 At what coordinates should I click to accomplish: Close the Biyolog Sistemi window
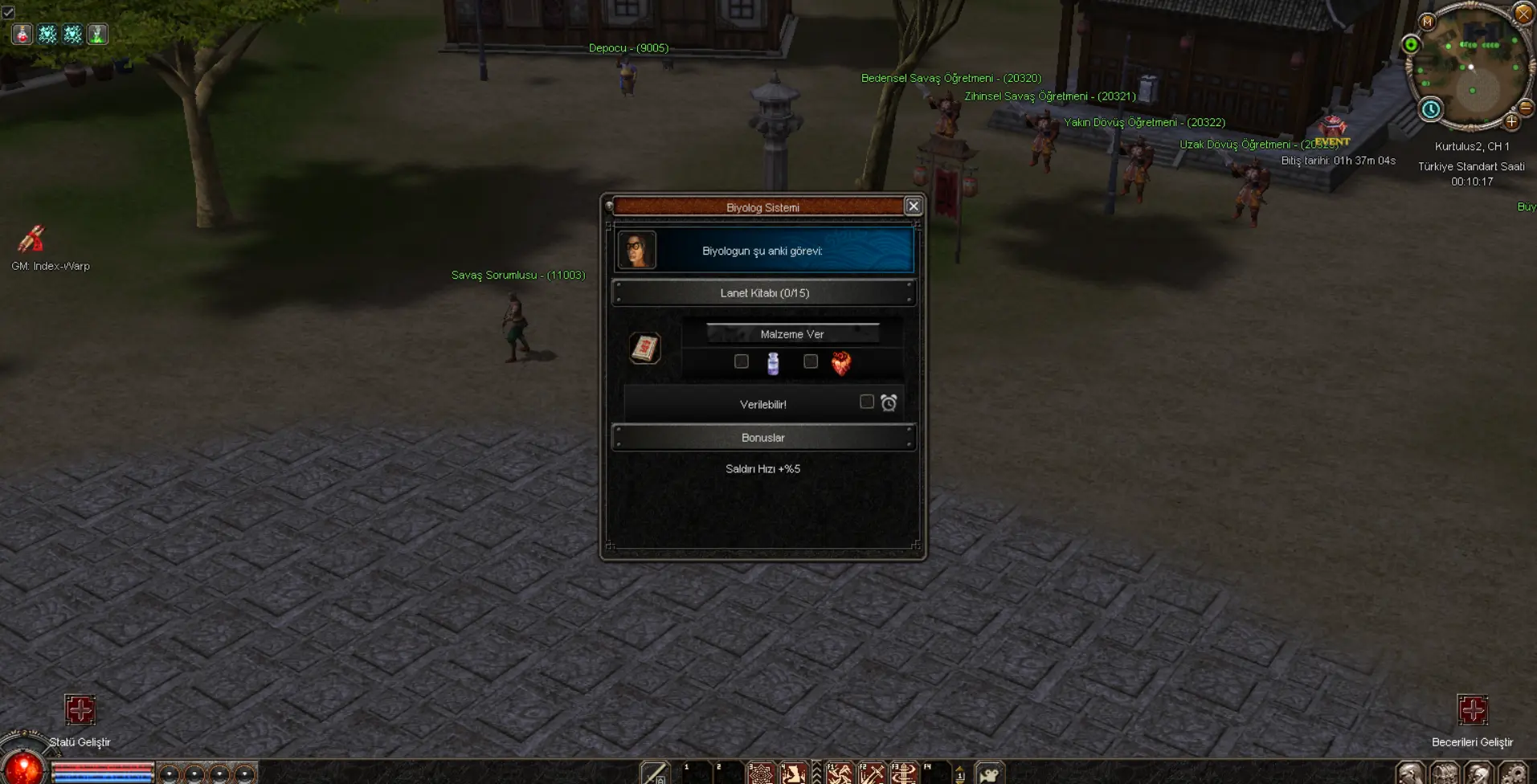click(914, 206)
